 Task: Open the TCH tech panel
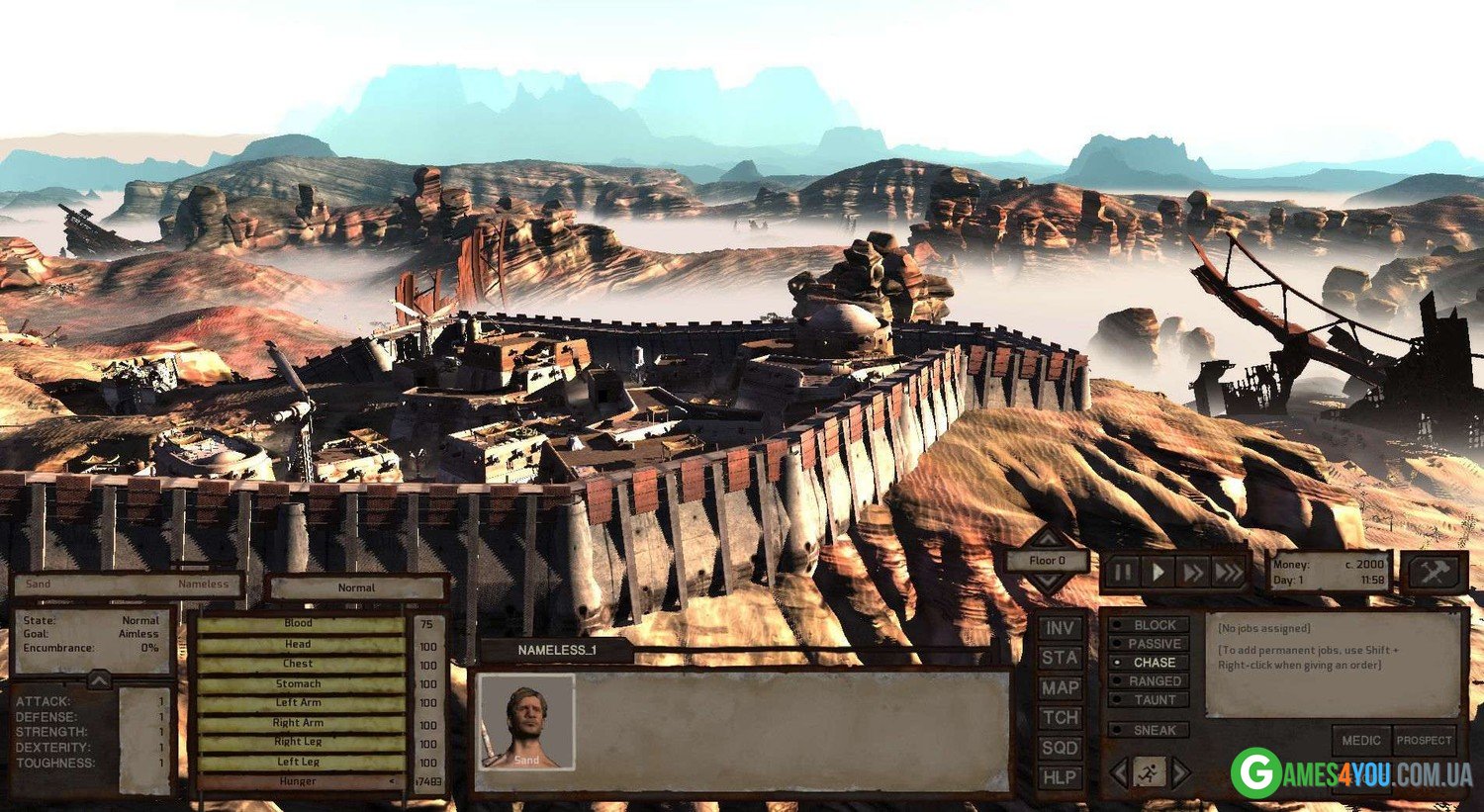pos(1060,717)
